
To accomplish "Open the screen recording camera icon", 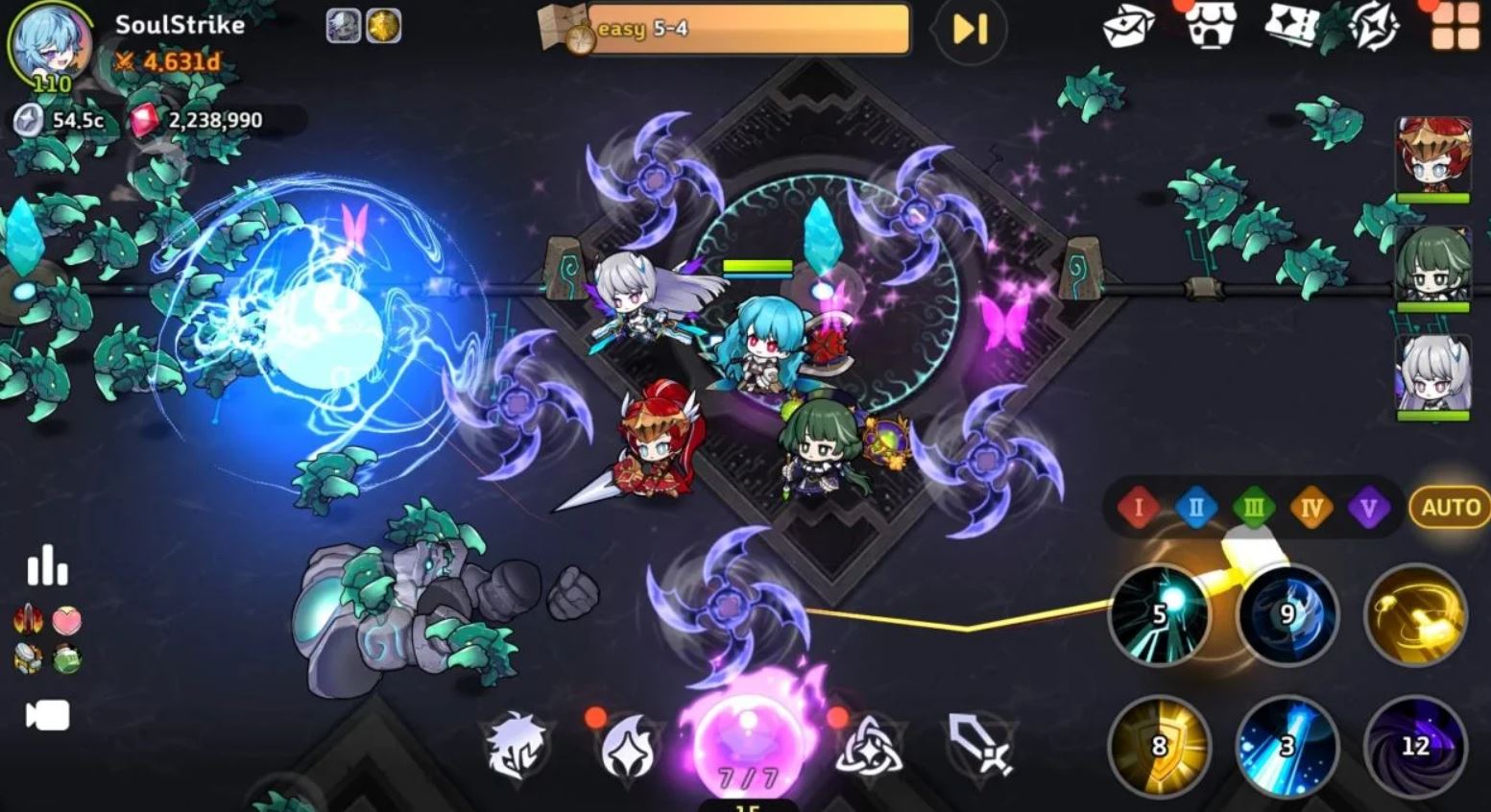I will (50, 712).
